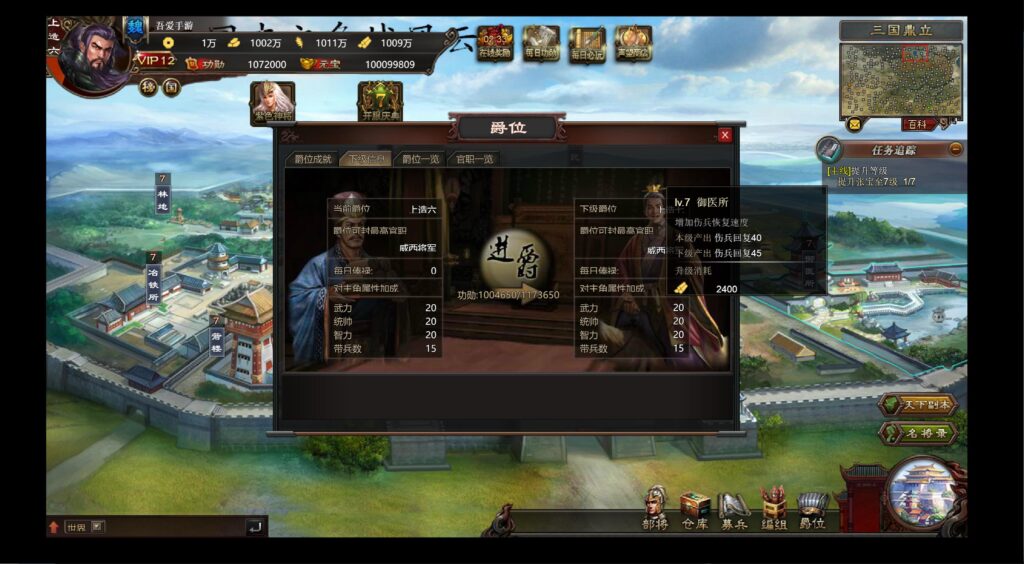This screenshot has width=1024, height=564.
Task: Open the 天下副本 dungeon button
Action: [918, 406]
